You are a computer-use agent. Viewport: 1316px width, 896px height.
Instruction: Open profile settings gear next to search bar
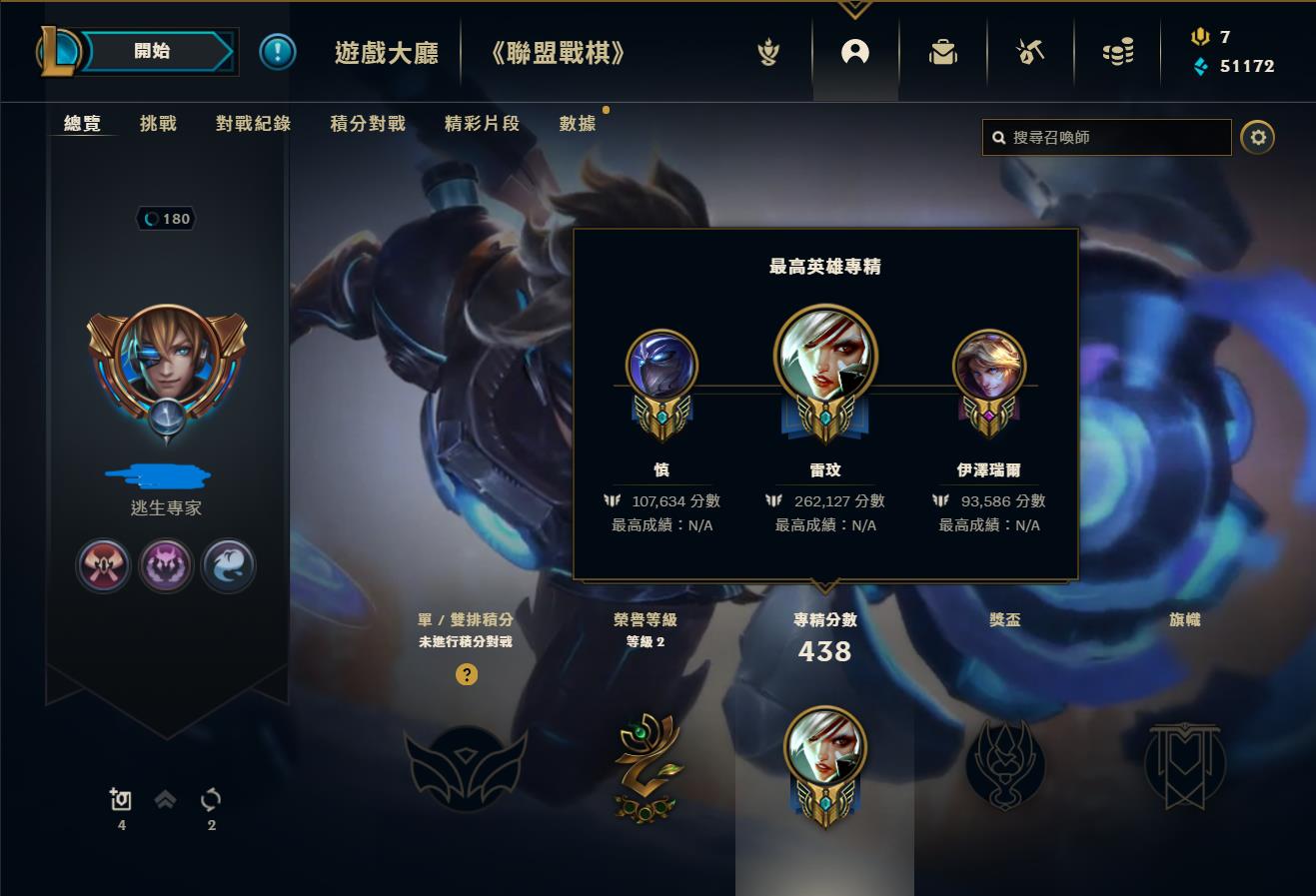tap(1257, 137)
